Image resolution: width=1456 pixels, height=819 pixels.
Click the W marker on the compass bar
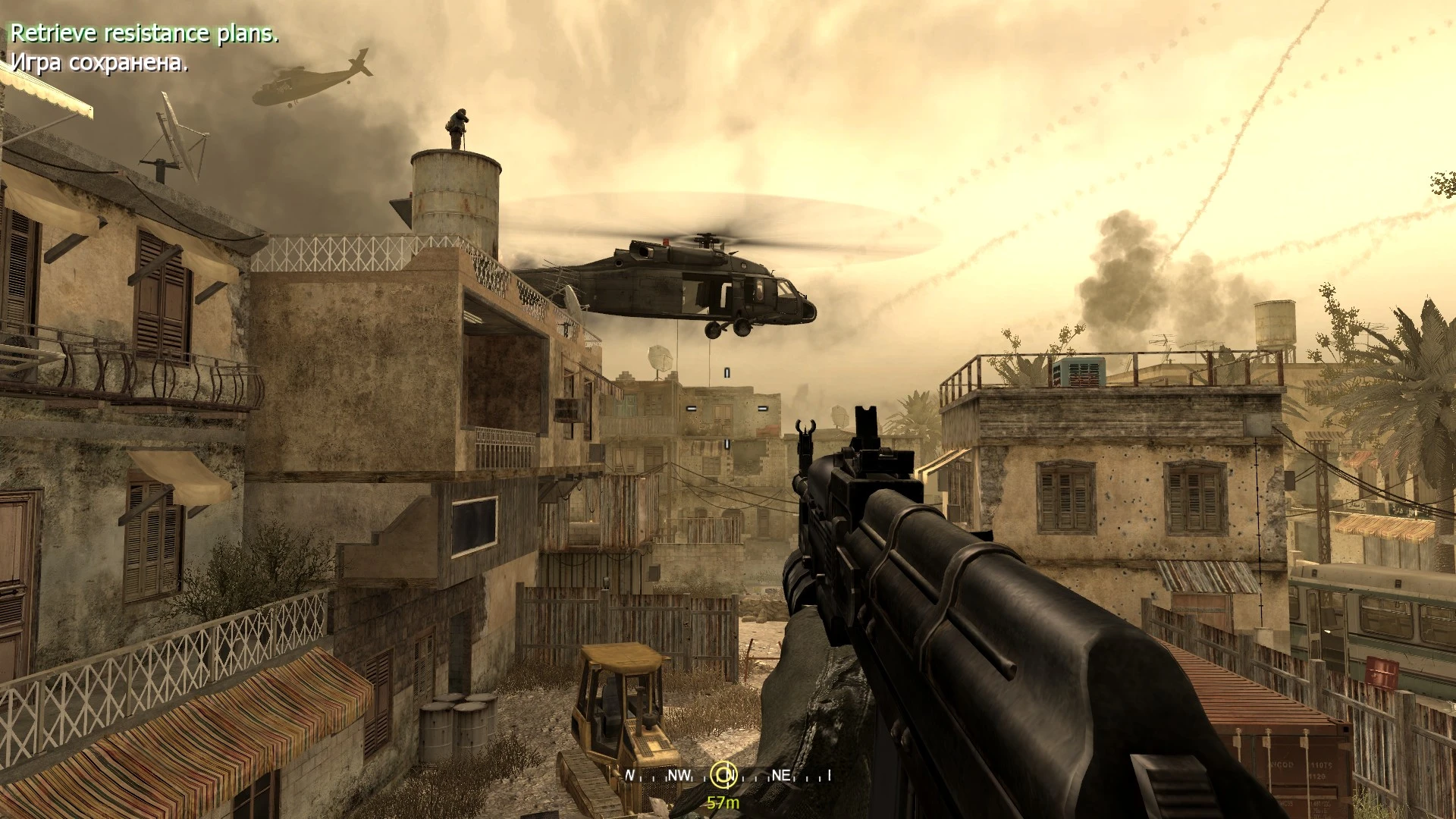pyautogui.click(x=631, y=775)
